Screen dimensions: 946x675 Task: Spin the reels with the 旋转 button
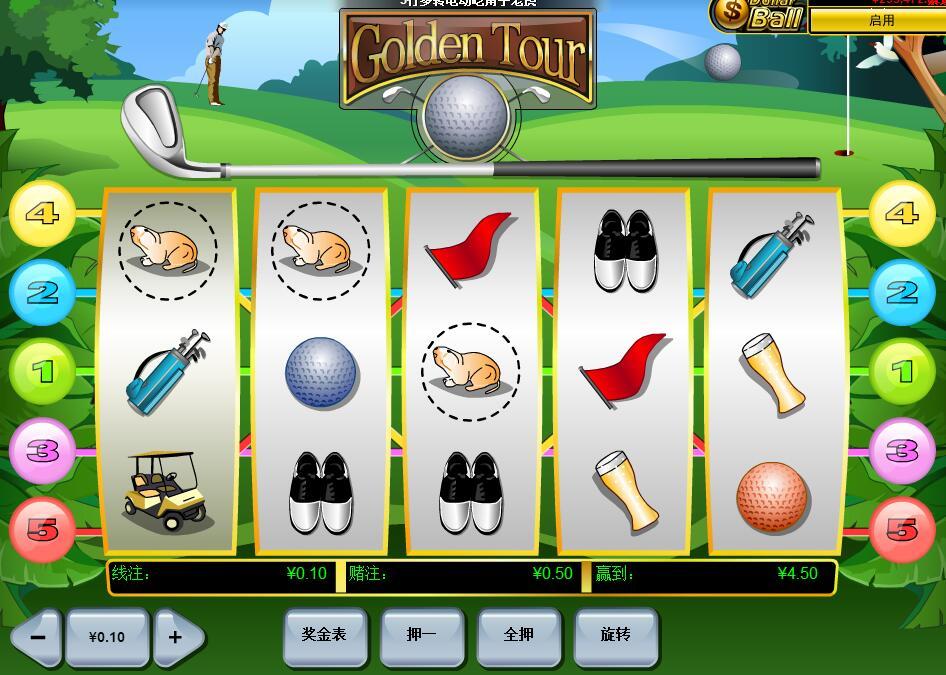pyautogui.click(x=616, y=635)
